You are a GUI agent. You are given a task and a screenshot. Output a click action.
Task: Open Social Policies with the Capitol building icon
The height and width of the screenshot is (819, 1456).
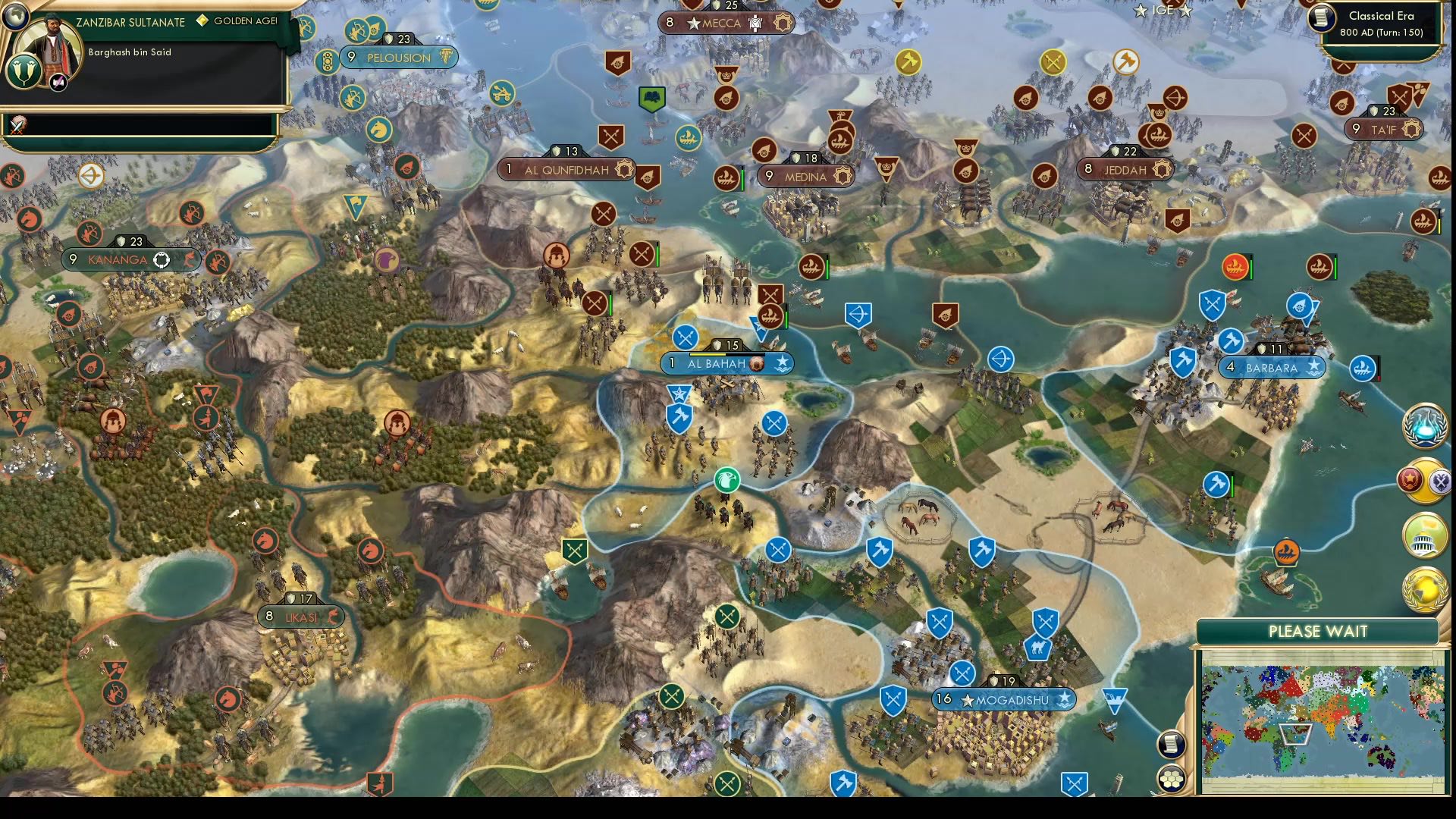(x=1423, y=538)
